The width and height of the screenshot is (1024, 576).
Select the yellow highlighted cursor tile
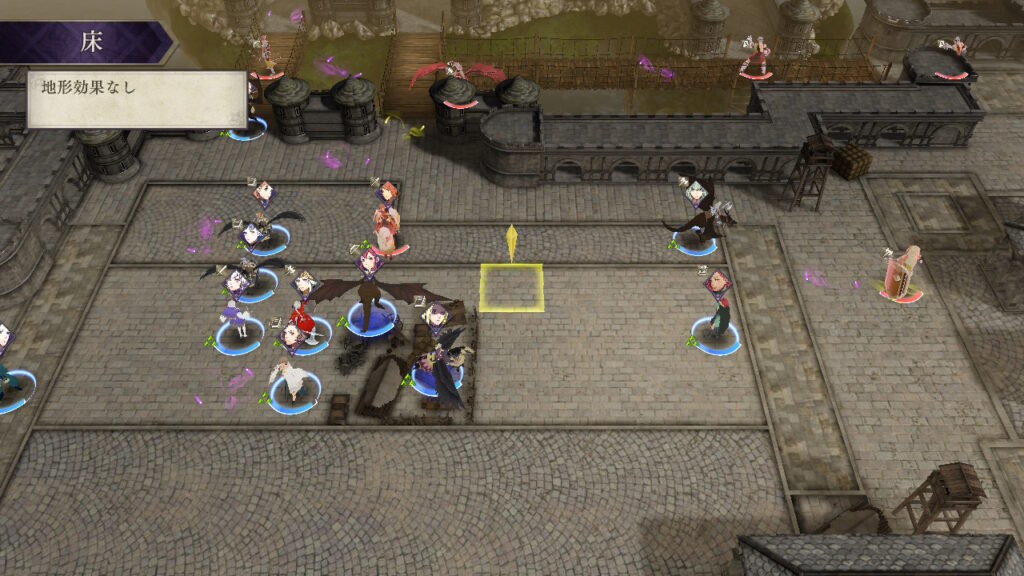tap(511, 287)
